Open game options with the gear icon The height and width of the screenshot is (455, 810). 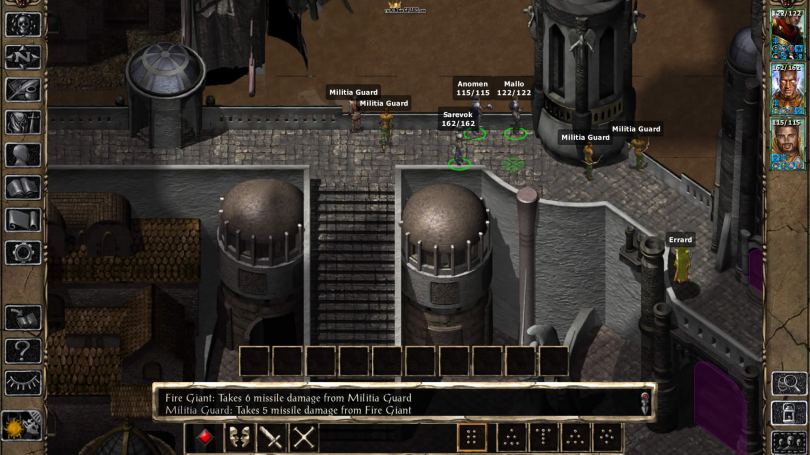pyautogui.click(x=22, y=251)
